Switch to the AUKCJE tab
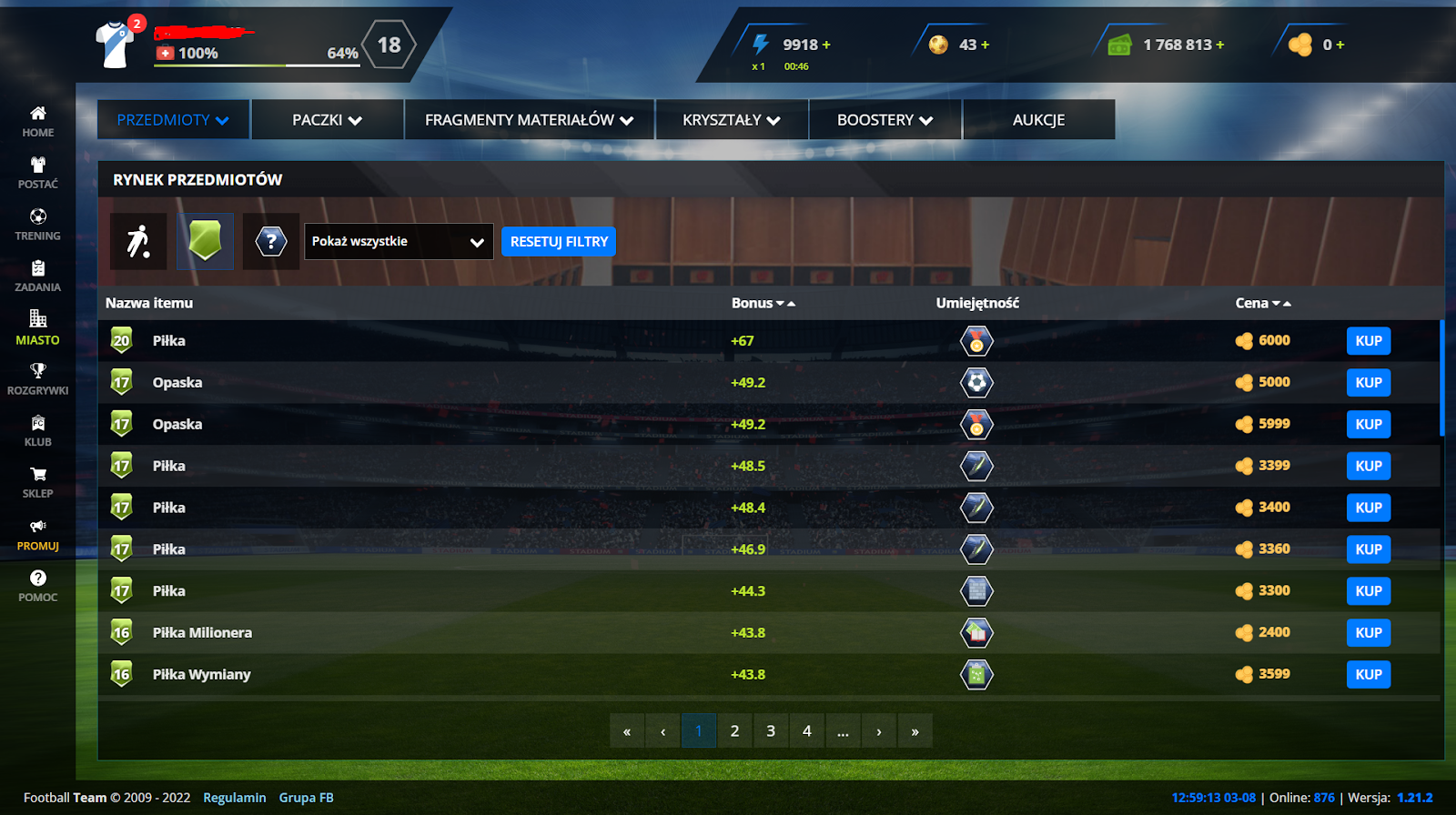The height and width of the screenshot is (815, 1456). point(1038,120)
